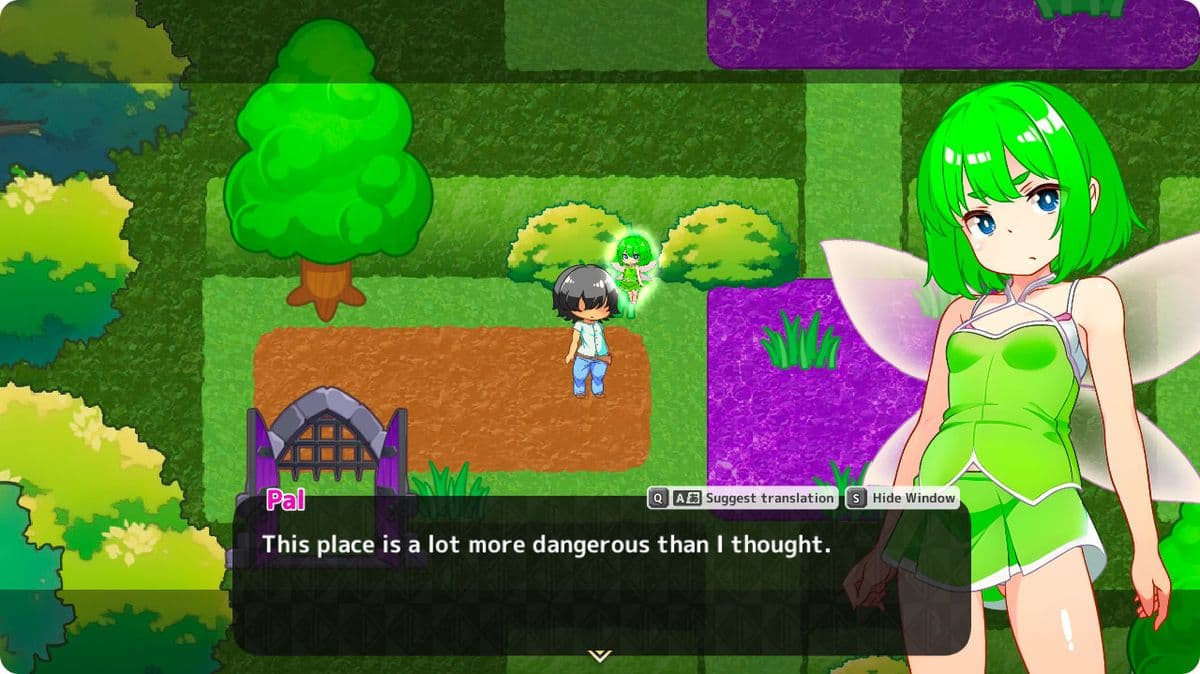This screenshot has width=1200, height=674.
Task: Hide the dialogue window
Action: (903, 498)
